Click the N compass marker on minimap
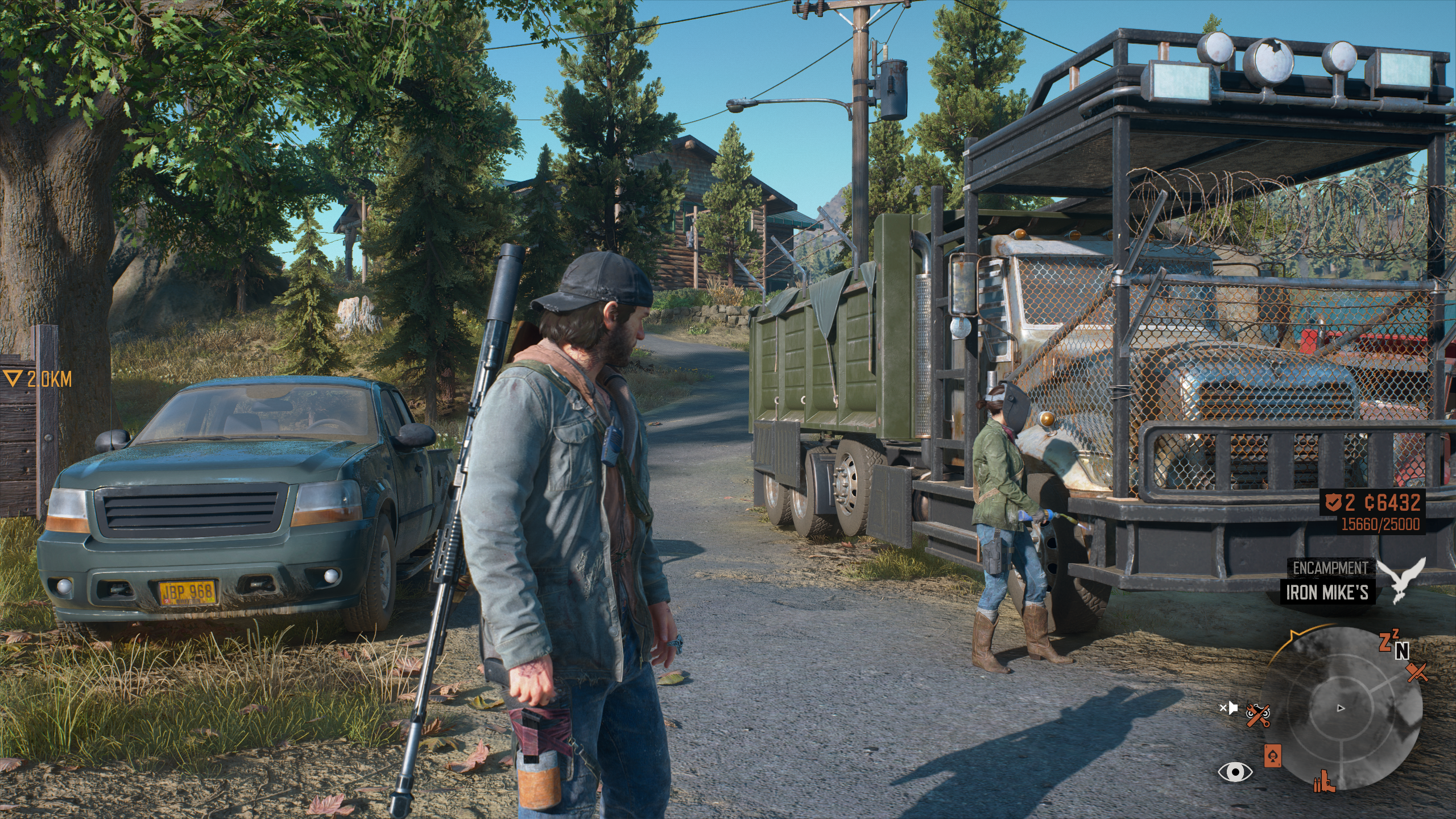1456x819 pixels. point(1402,651)
